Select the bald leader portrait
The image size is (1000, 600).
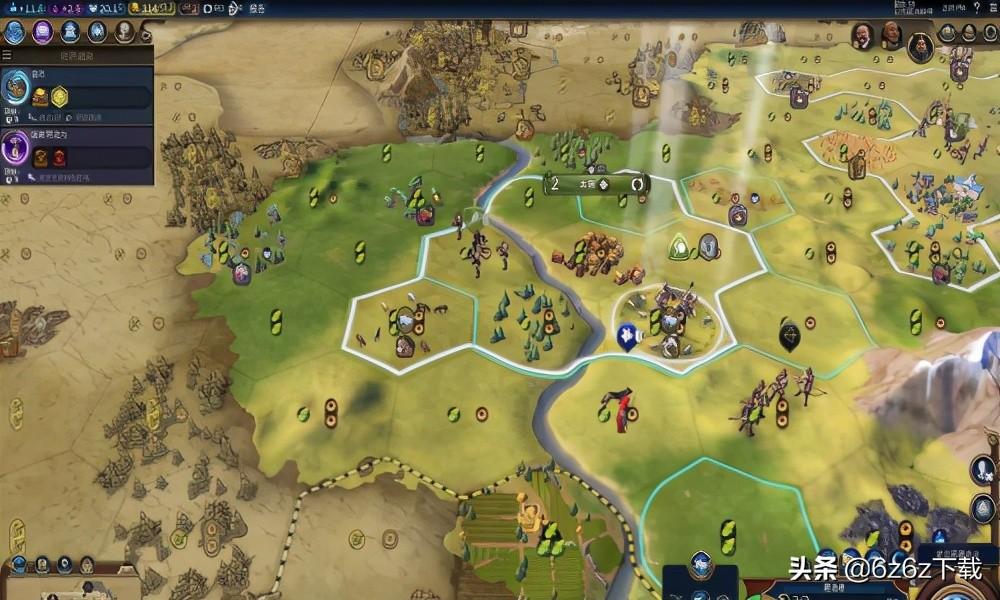point(891,37)
